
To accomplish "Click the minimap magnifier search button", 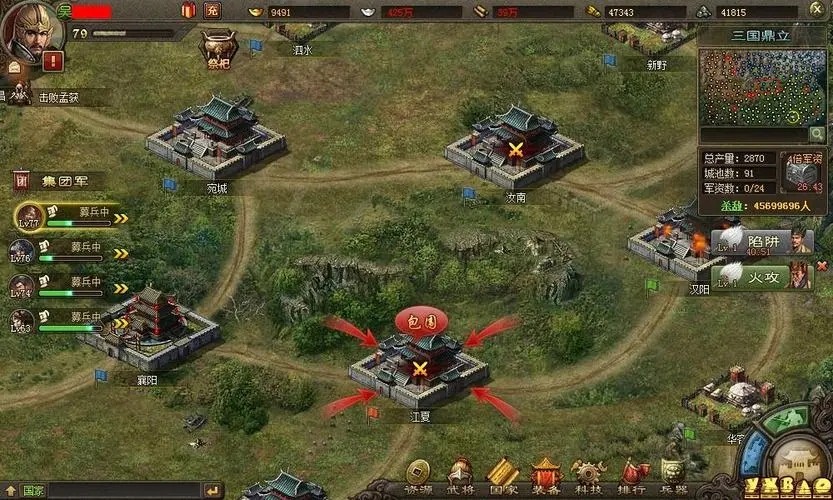I will pyautogui.click(x=816, y=134).
